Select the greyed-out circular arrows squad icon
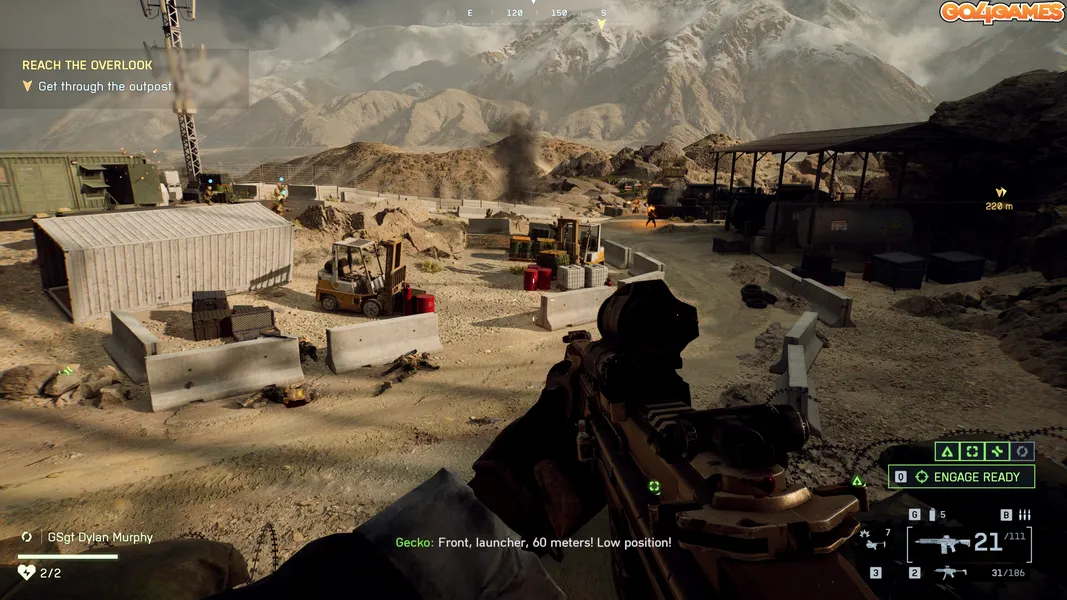This screenshot has width=1067, height=600. pyautogui.click(x=1022, y=452)
